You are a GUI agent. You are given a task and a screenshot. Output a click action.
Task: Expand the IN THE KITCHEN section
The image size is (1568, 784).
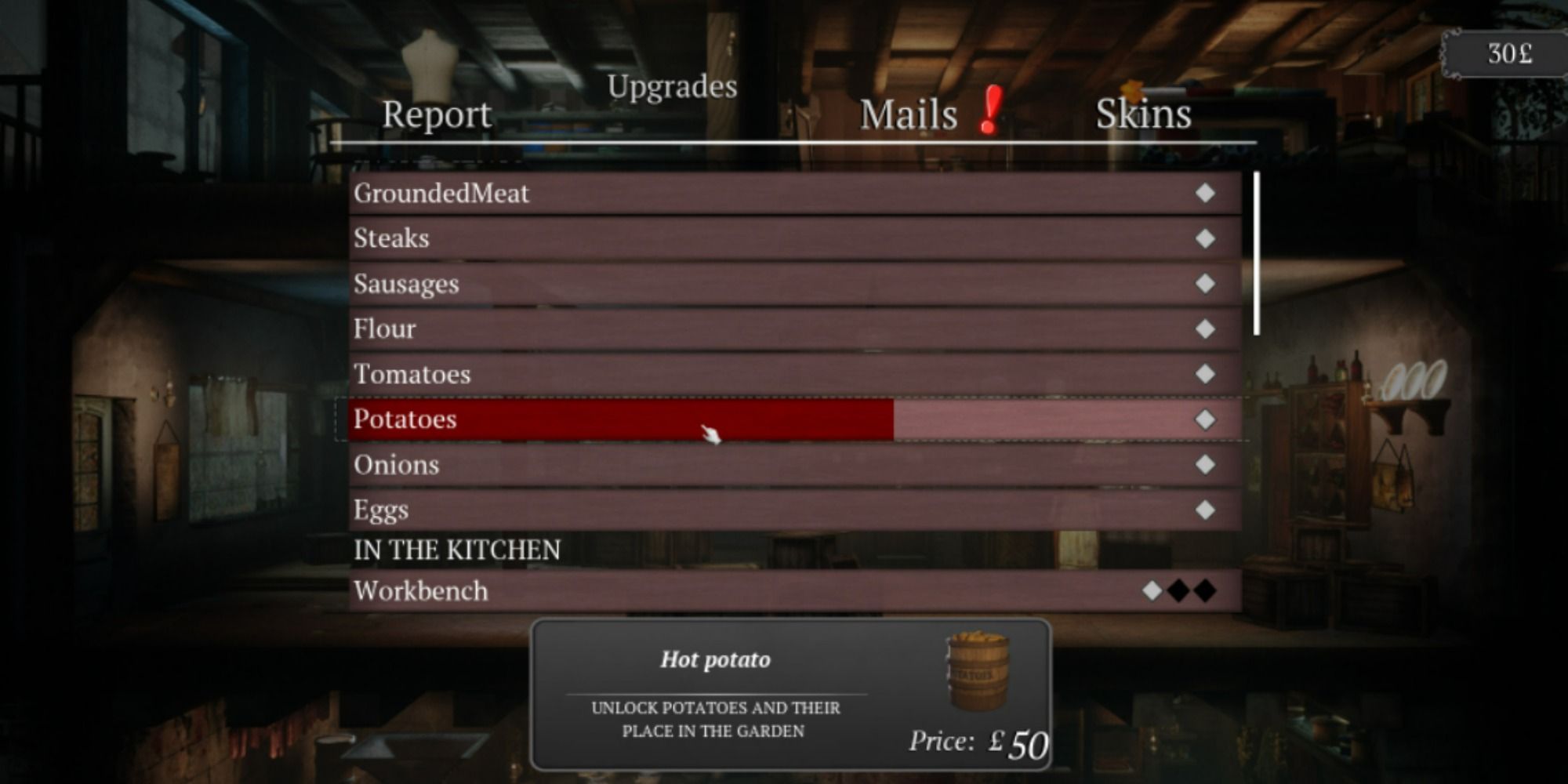(459, 550)
